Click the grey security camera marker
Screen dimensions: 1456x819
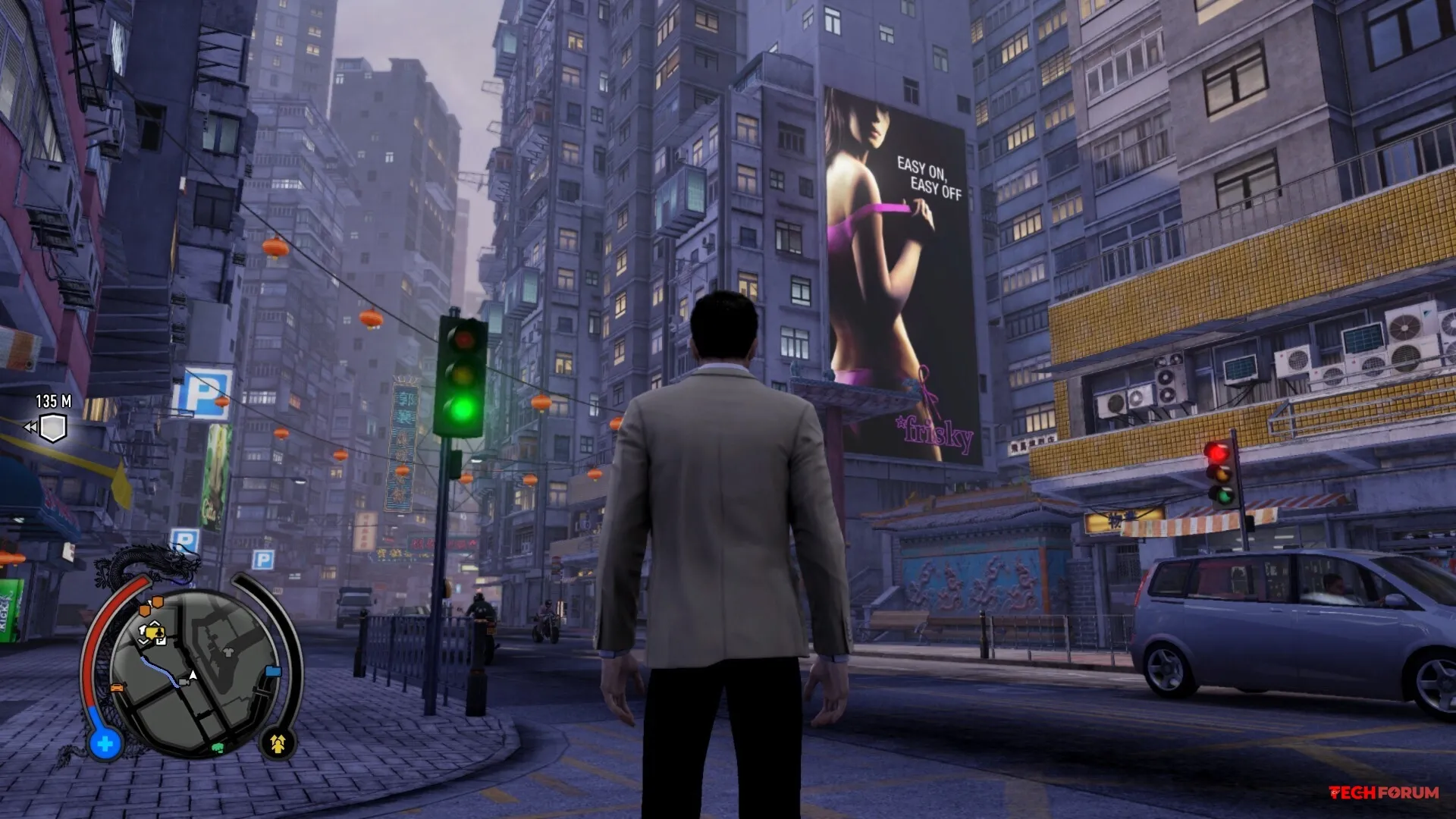(184, 682)
